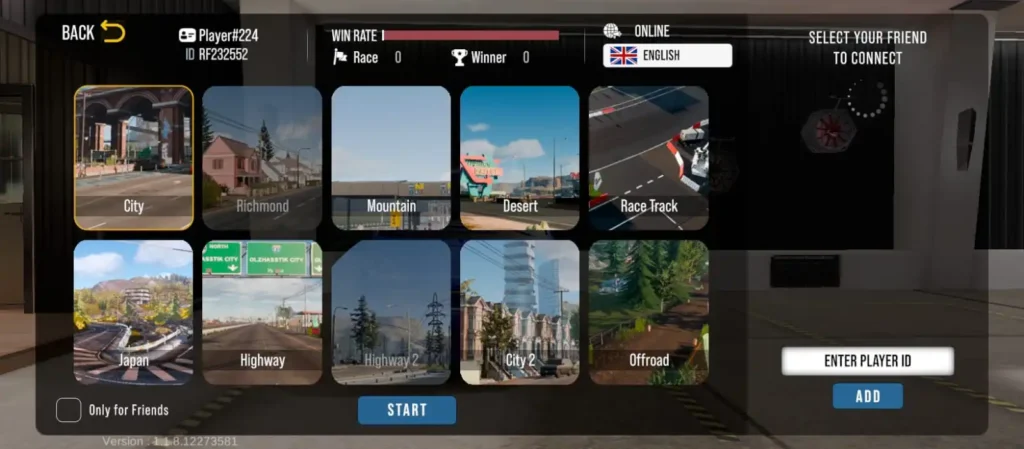The image size is (1024, 449).
Task: Choose the Richmond map tile
Action: pos(262,158)
